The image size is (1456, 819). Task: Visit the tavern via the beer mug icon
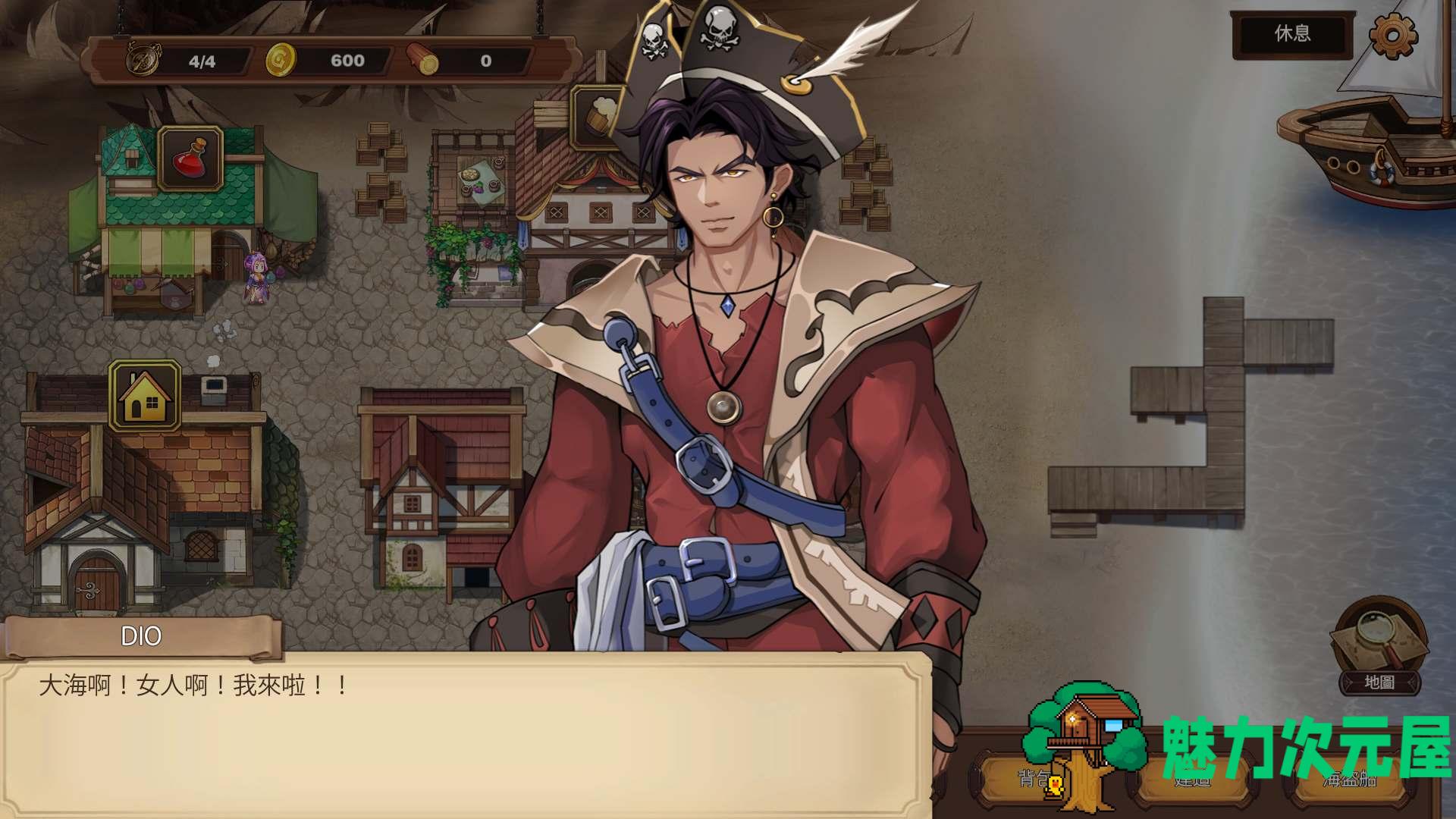(x=598, y=117)
